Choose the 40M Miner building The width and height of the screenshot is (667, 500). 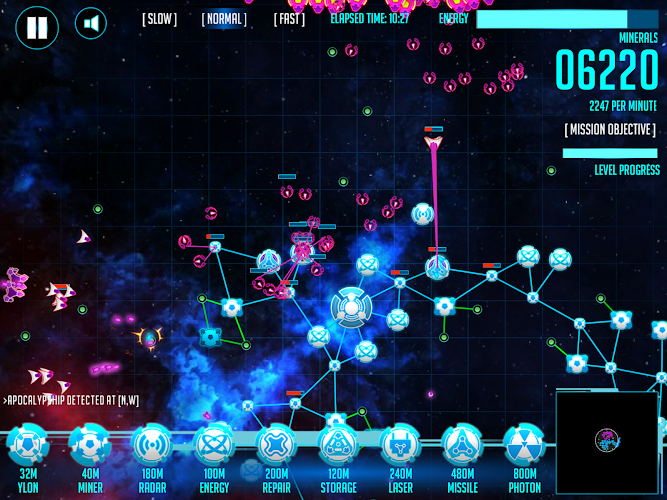pos(89,445)
